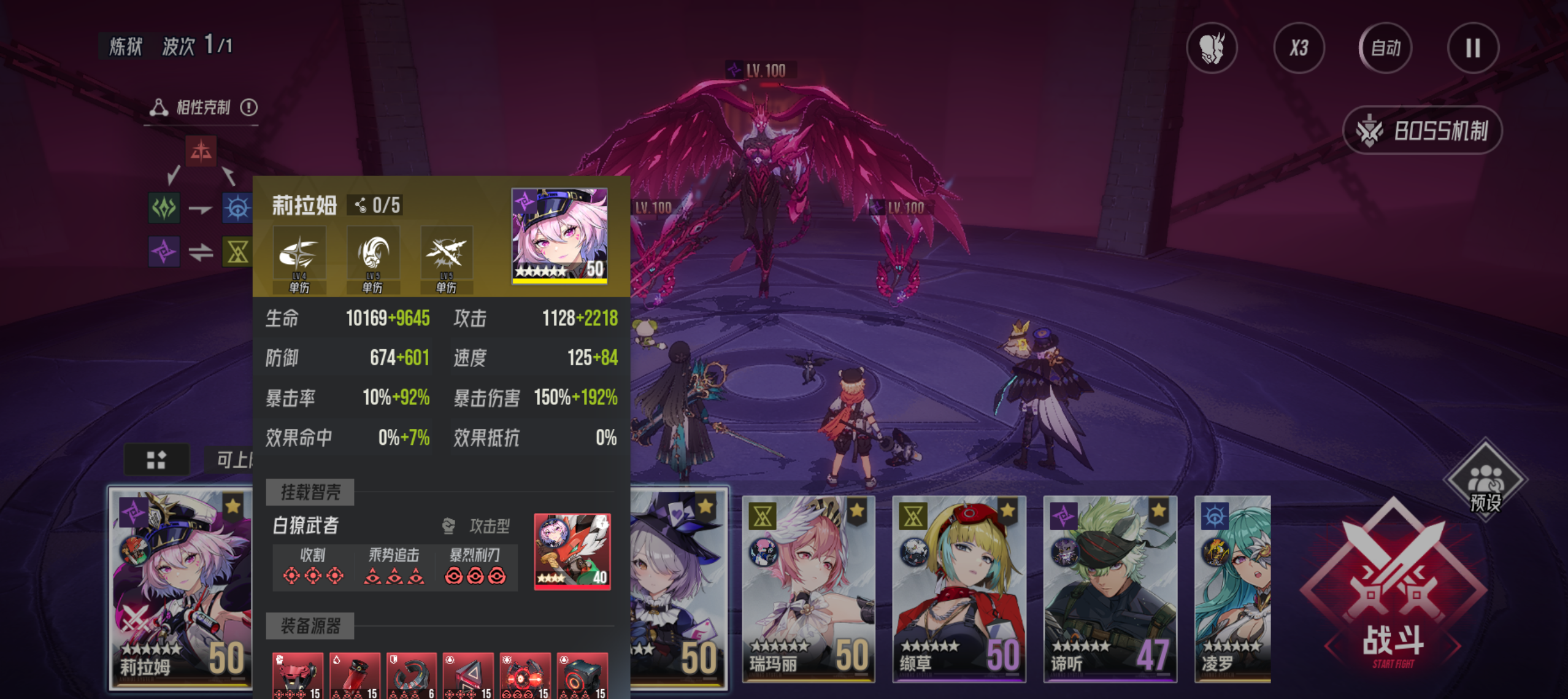Click the 相性克制 info button
Screen dimensions: 1568x699
click(250, 106)
